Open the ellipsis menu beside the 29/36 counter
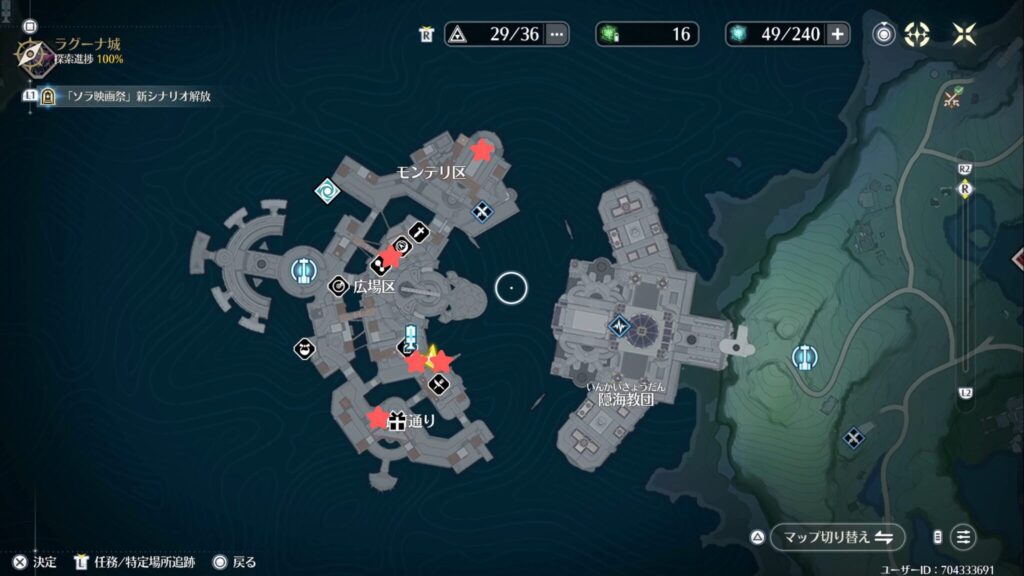 pyautogui.click(x=557, y=34)
